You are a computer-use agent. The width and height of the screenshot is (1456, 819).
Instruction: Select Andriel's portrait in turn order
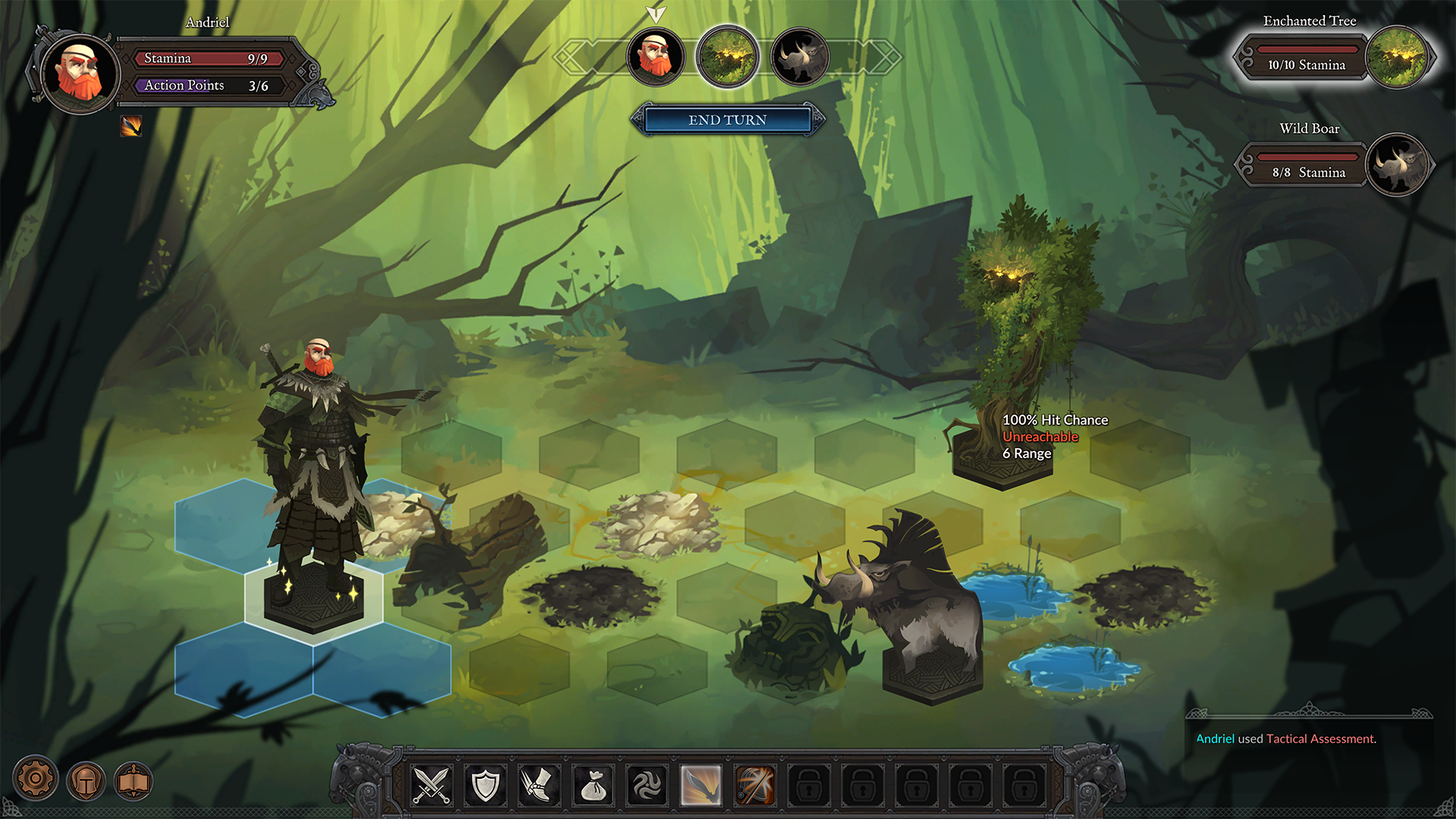point(655,57)
